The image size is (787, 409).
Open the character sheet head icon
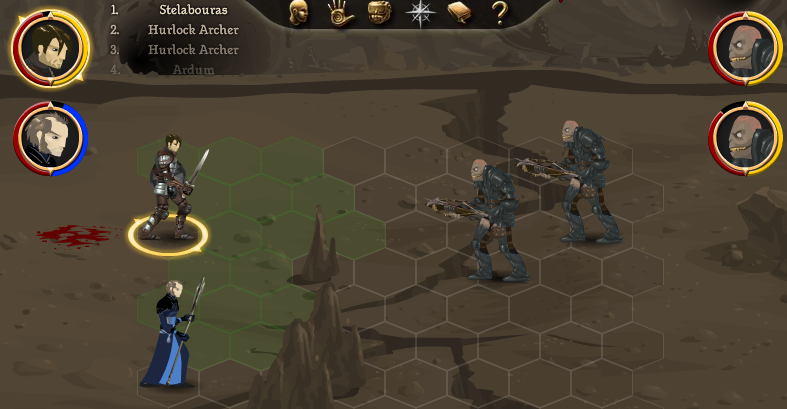tap(299, 12)
